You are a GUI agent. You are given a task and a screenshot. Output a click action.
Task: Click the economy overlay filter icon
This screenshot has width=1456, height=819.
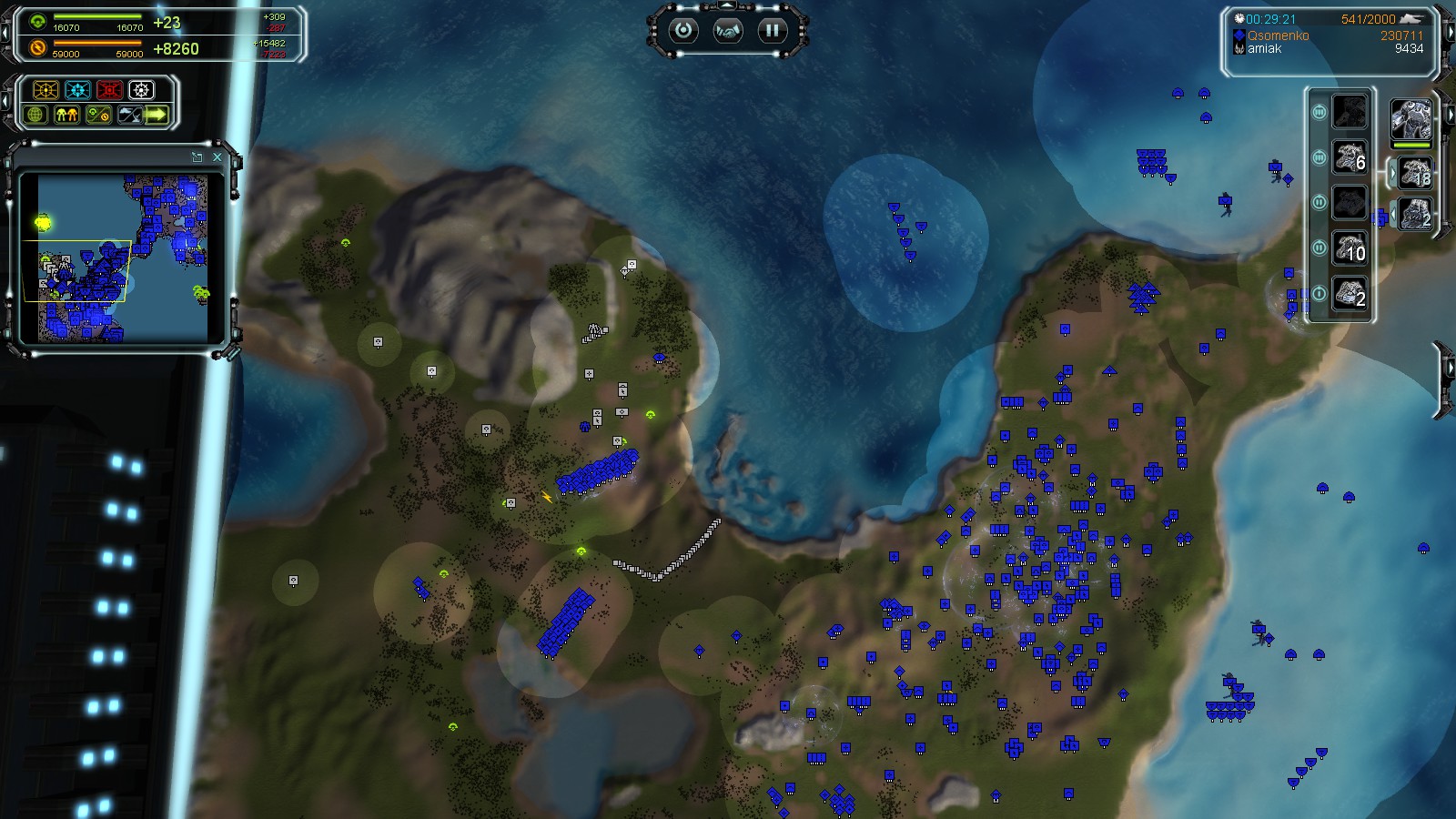[99, 116]
